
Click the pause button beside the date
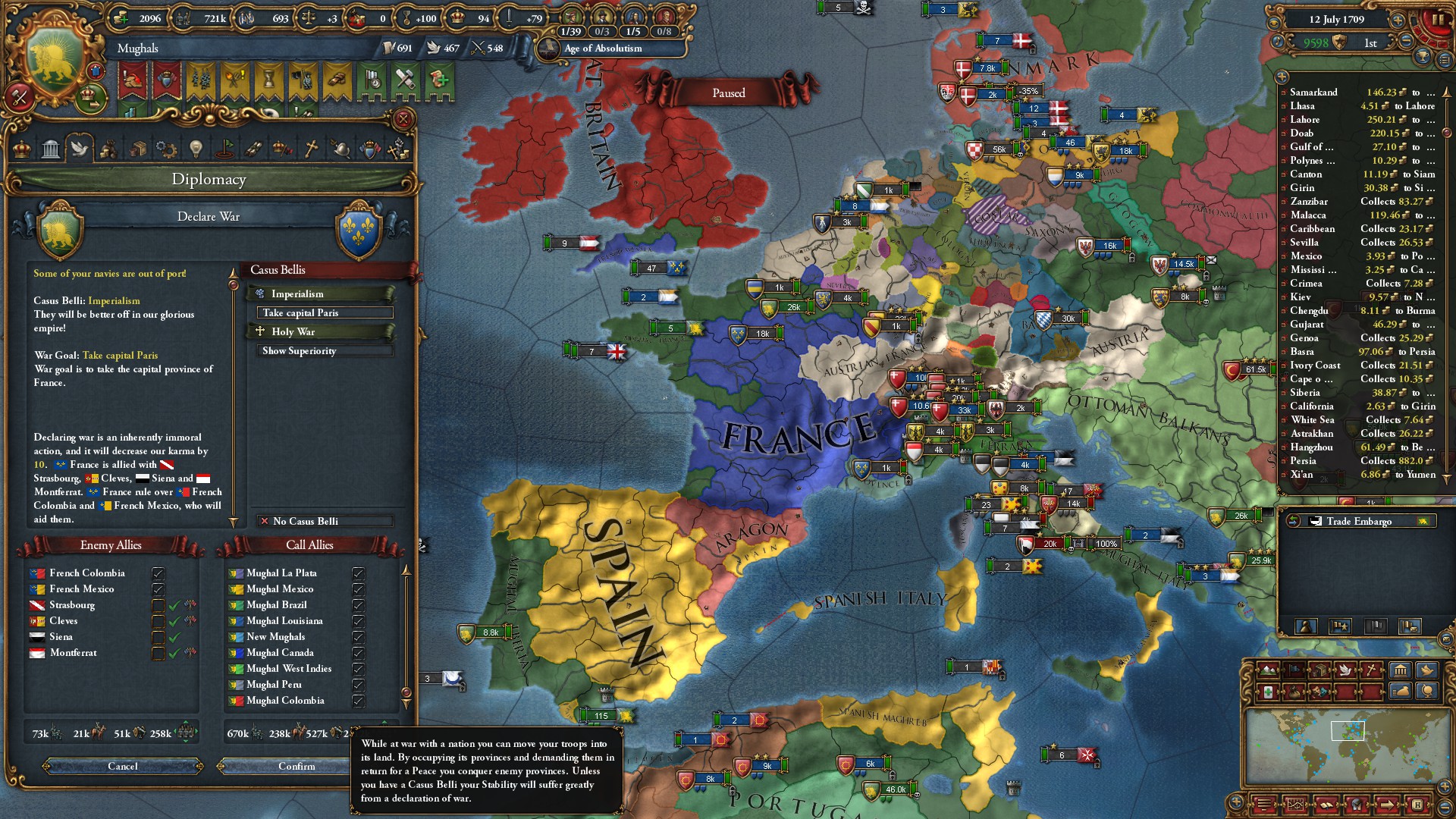point(1436,20)
